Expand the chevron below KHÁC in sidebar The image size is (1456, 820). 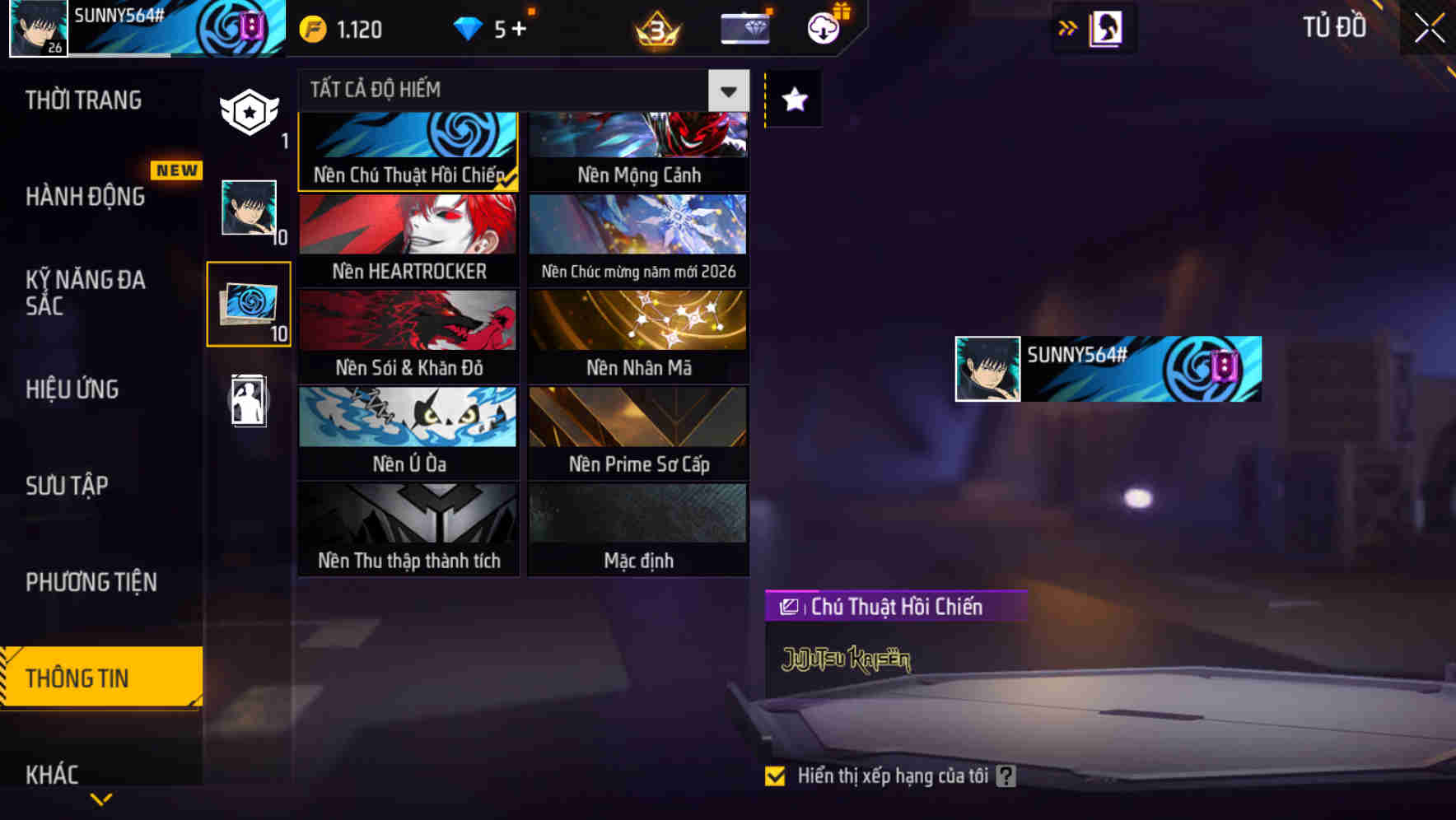click(100, 798)
